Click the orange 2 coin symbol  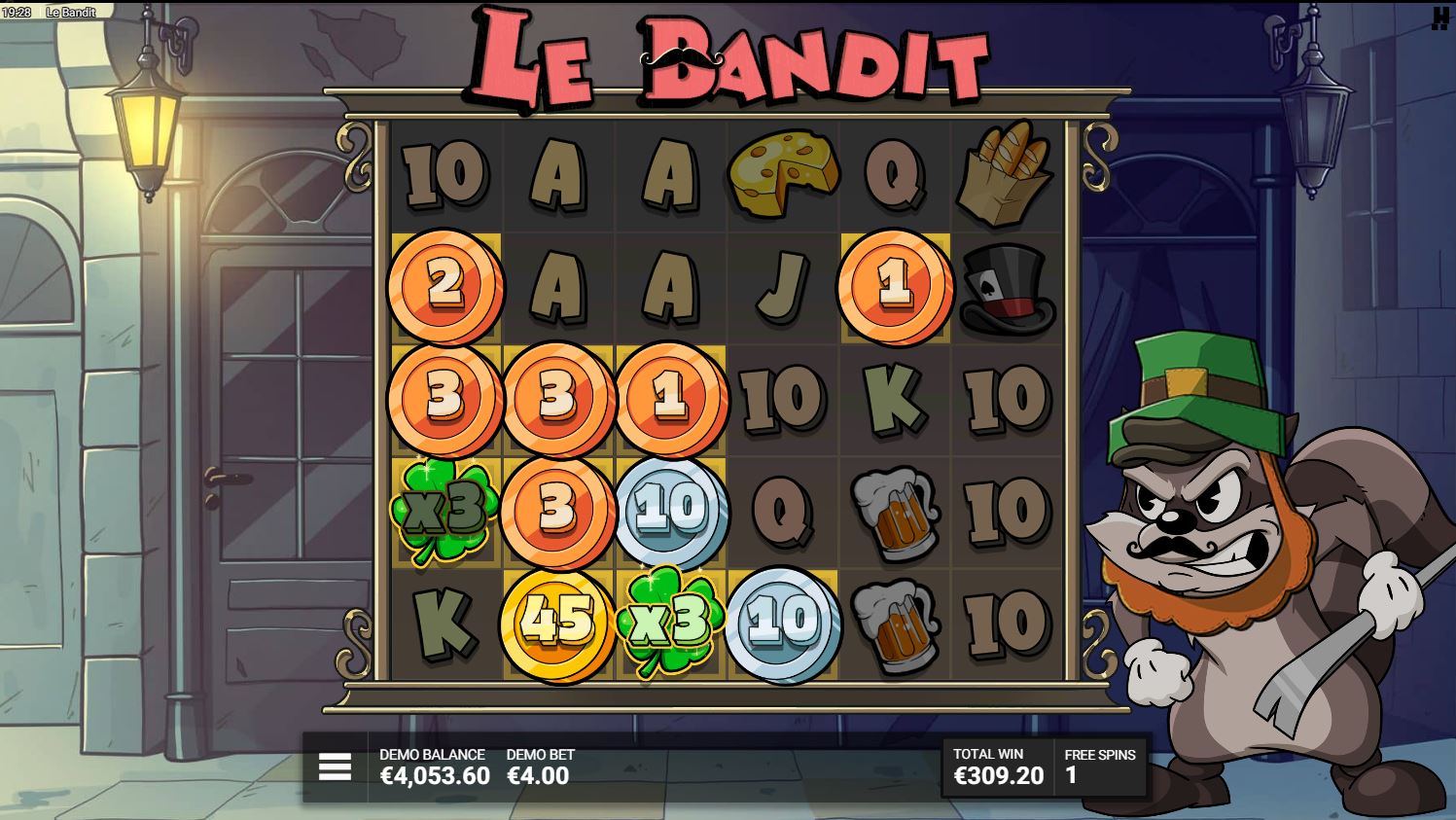coord(445,287)
